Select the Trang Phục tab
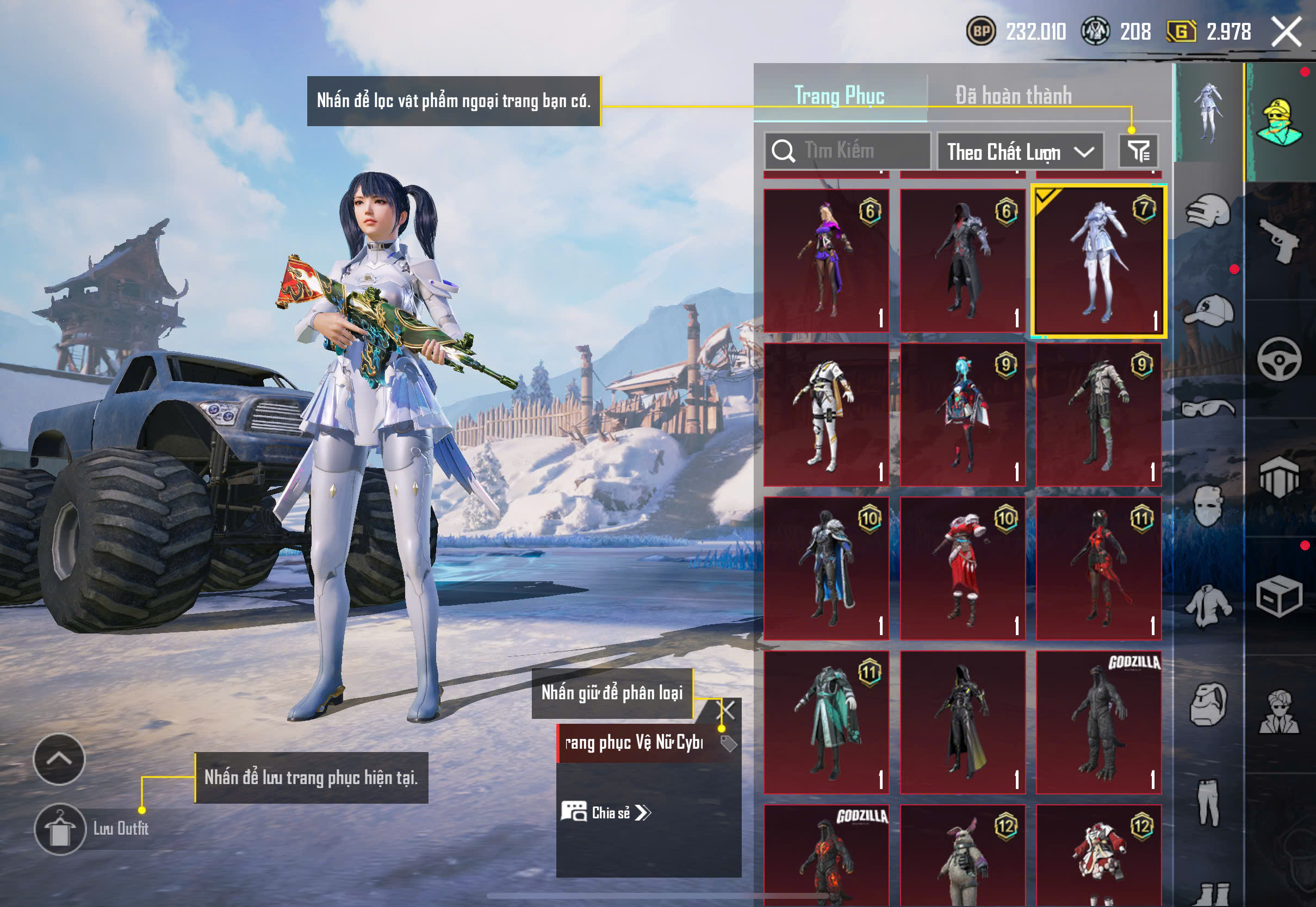 tap(839, 96)
